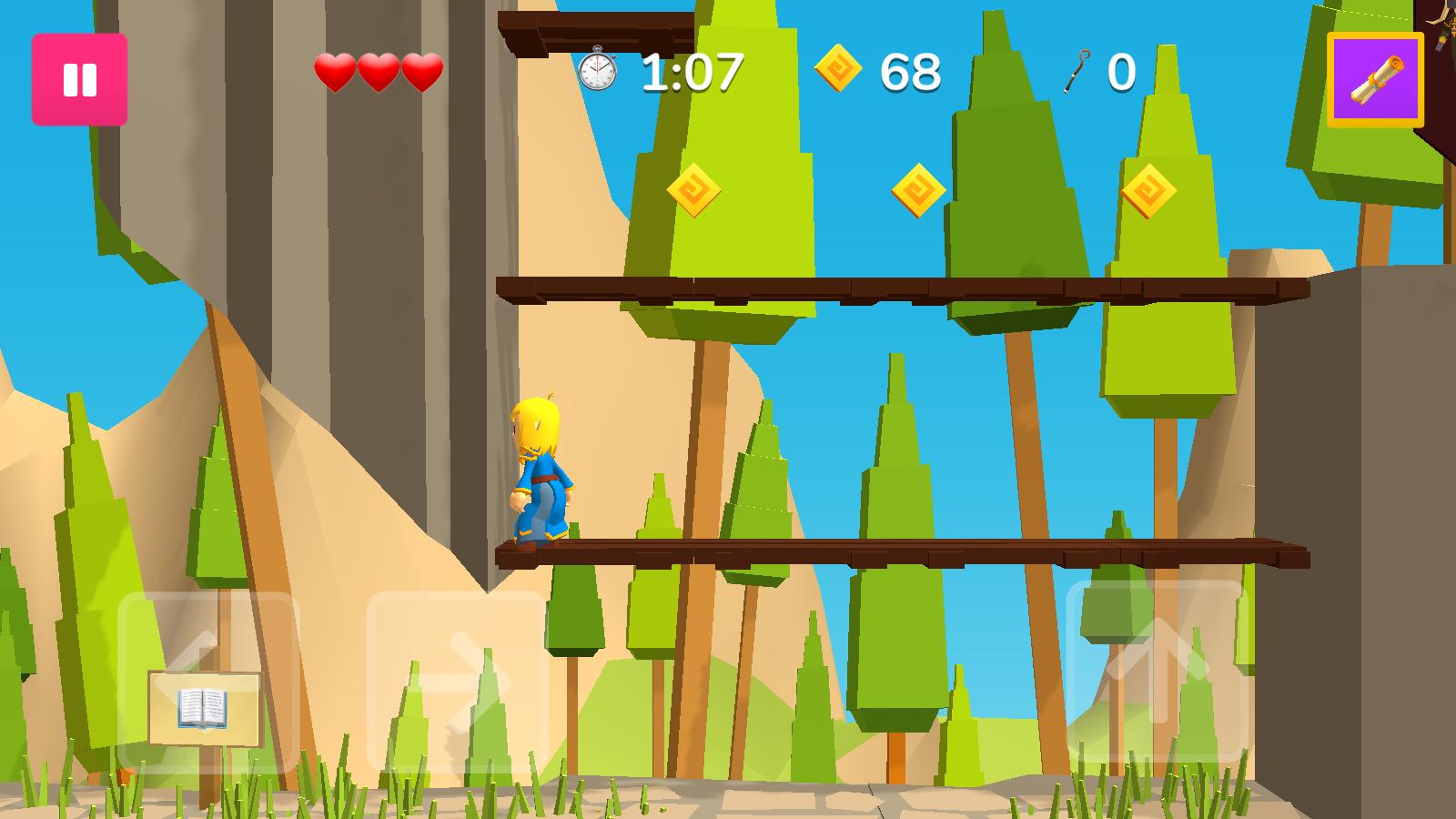The width and height of the screenshot is (1456, 819).
Task: Tap the translucent up-arrow jump control
Action: pos(1157,672)
